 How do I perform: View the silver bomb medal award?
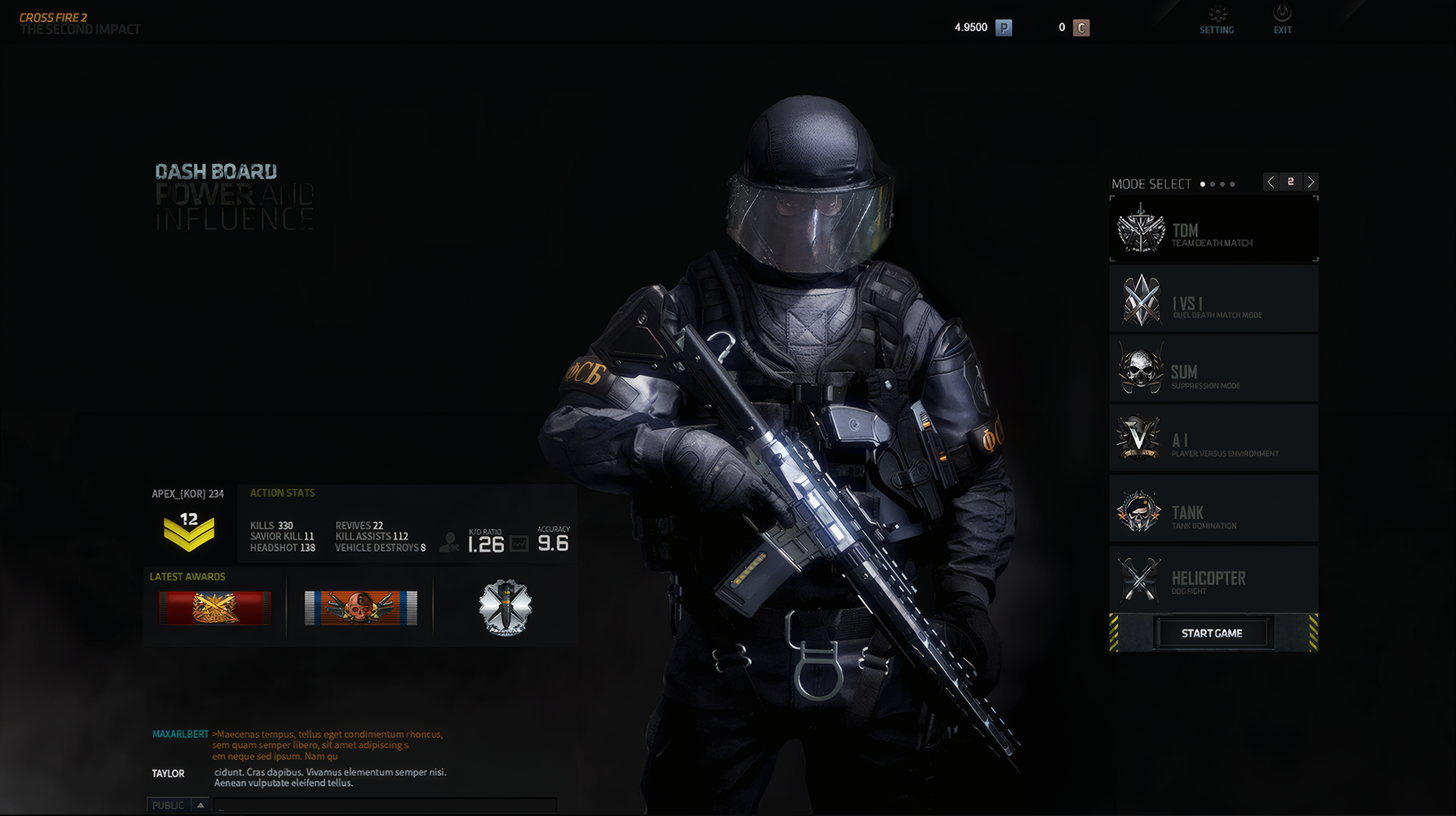click(505, 607)
